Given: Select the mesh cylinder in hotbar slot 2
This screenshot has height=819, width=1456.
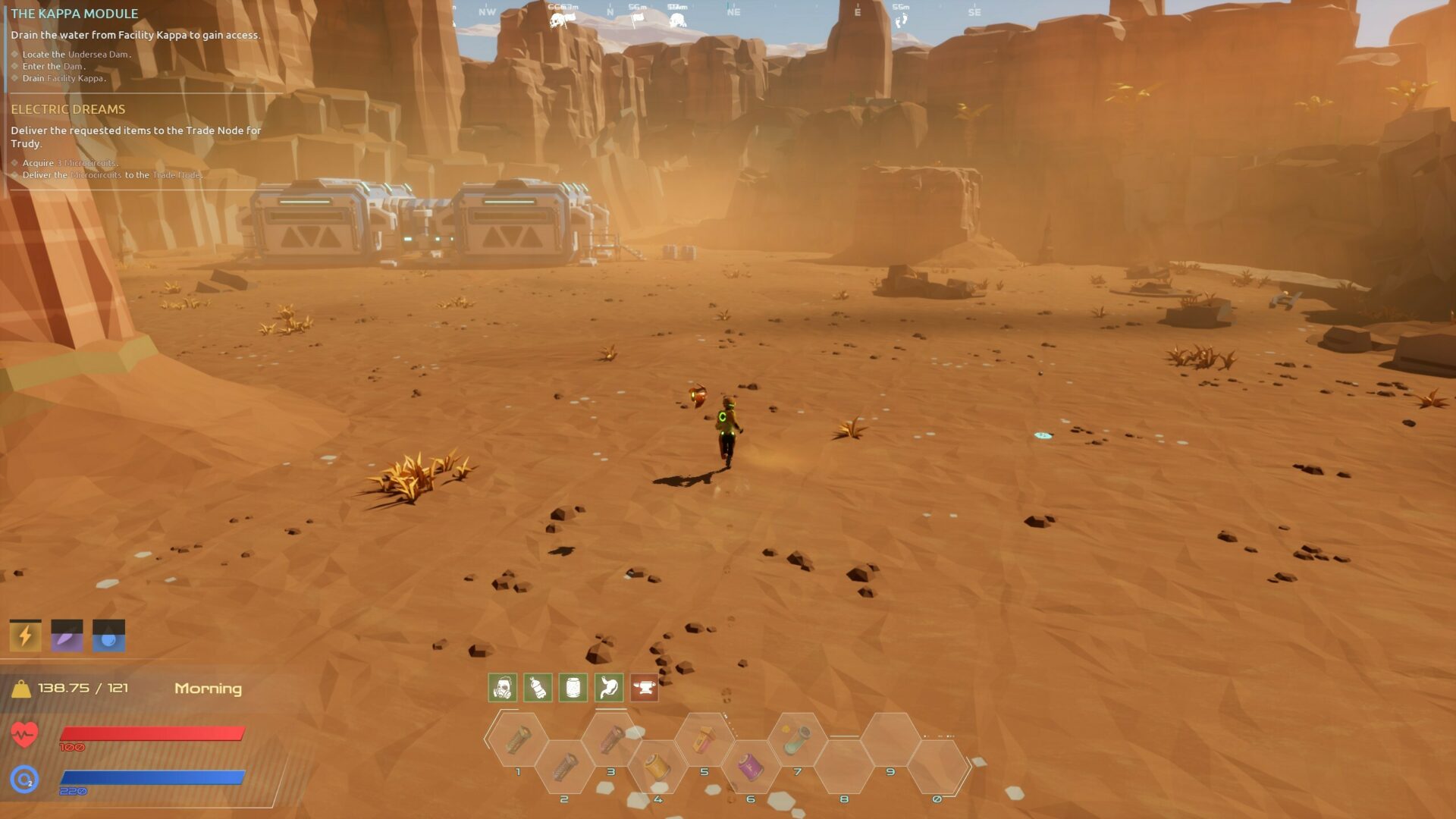Looking at the screenshot, I should [x=564, y=767].
